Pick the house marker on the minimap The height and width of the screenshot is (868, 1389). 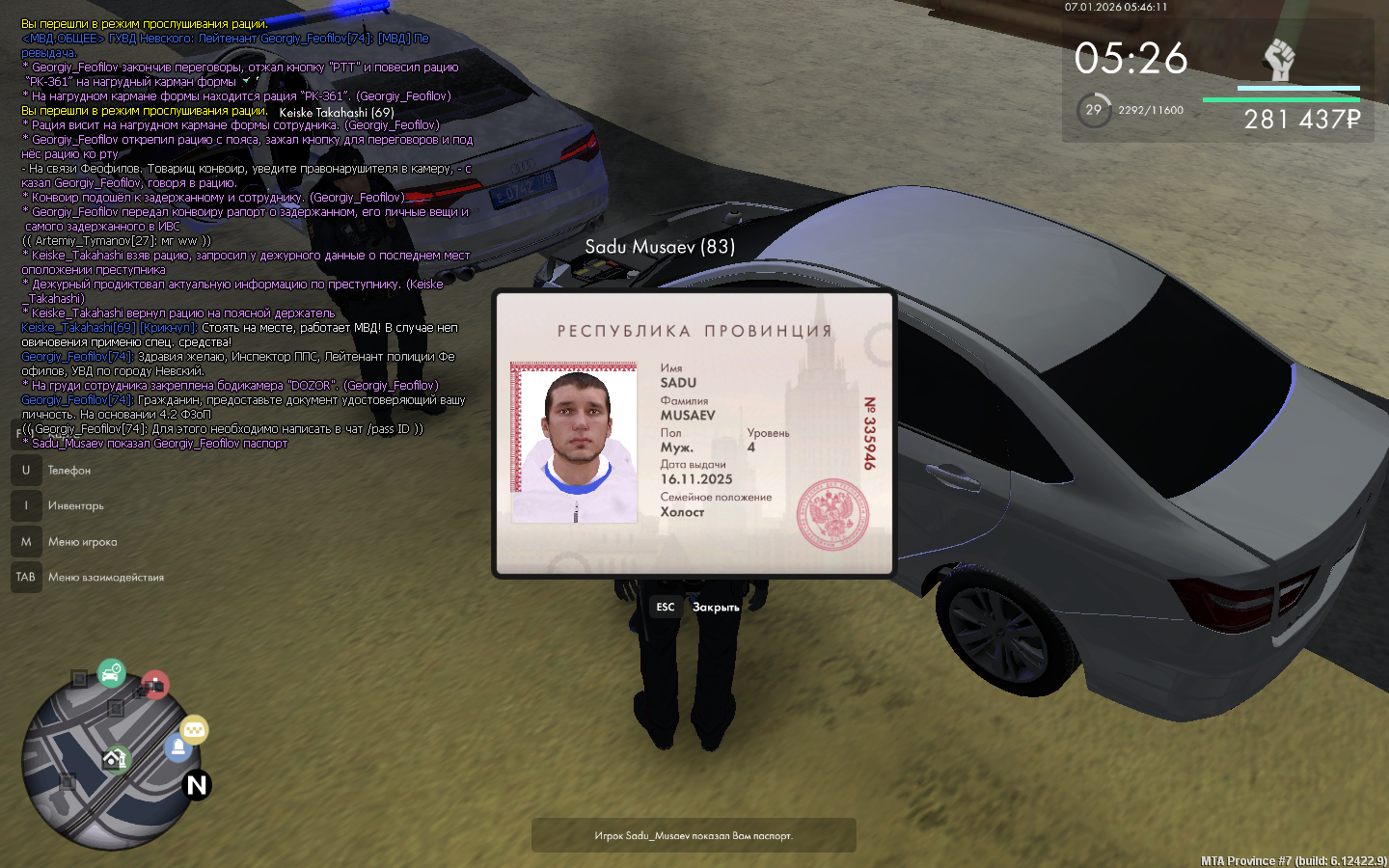116,760
